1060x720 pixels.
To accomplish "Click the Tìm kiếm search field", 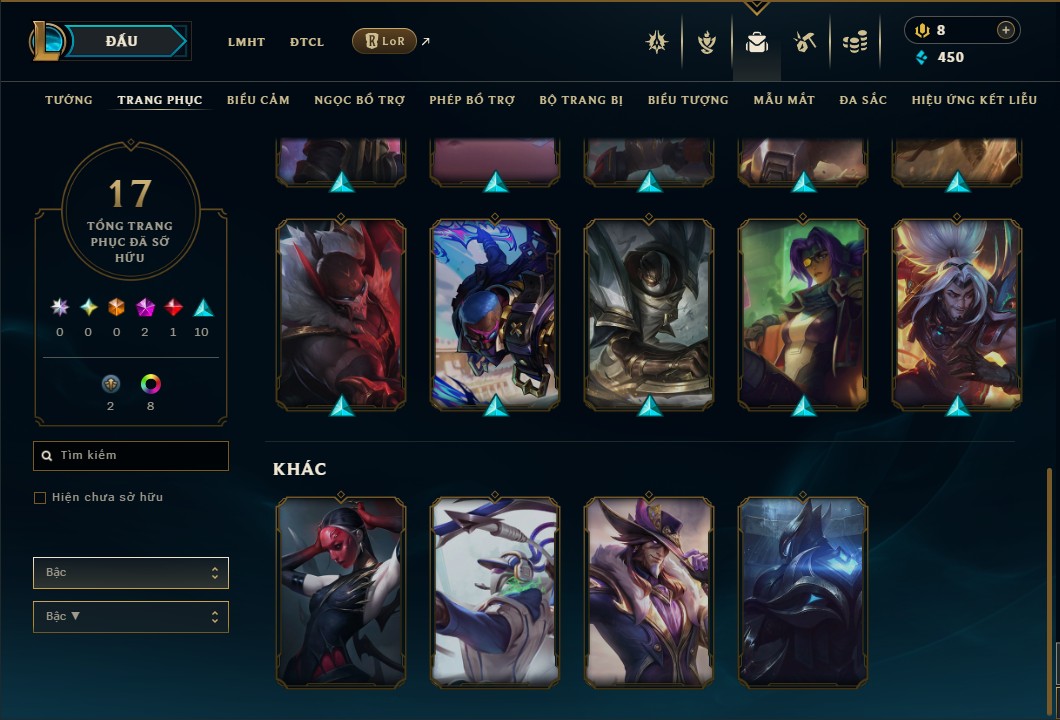I will coord(131,456).
